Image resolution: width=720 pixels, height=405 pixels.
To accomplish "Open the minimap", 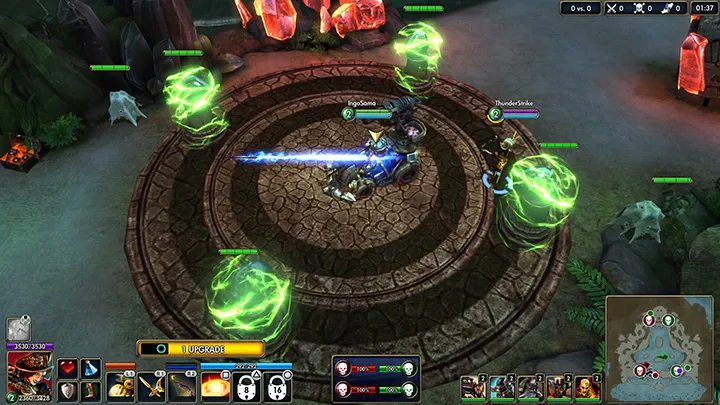I will 659,348.
